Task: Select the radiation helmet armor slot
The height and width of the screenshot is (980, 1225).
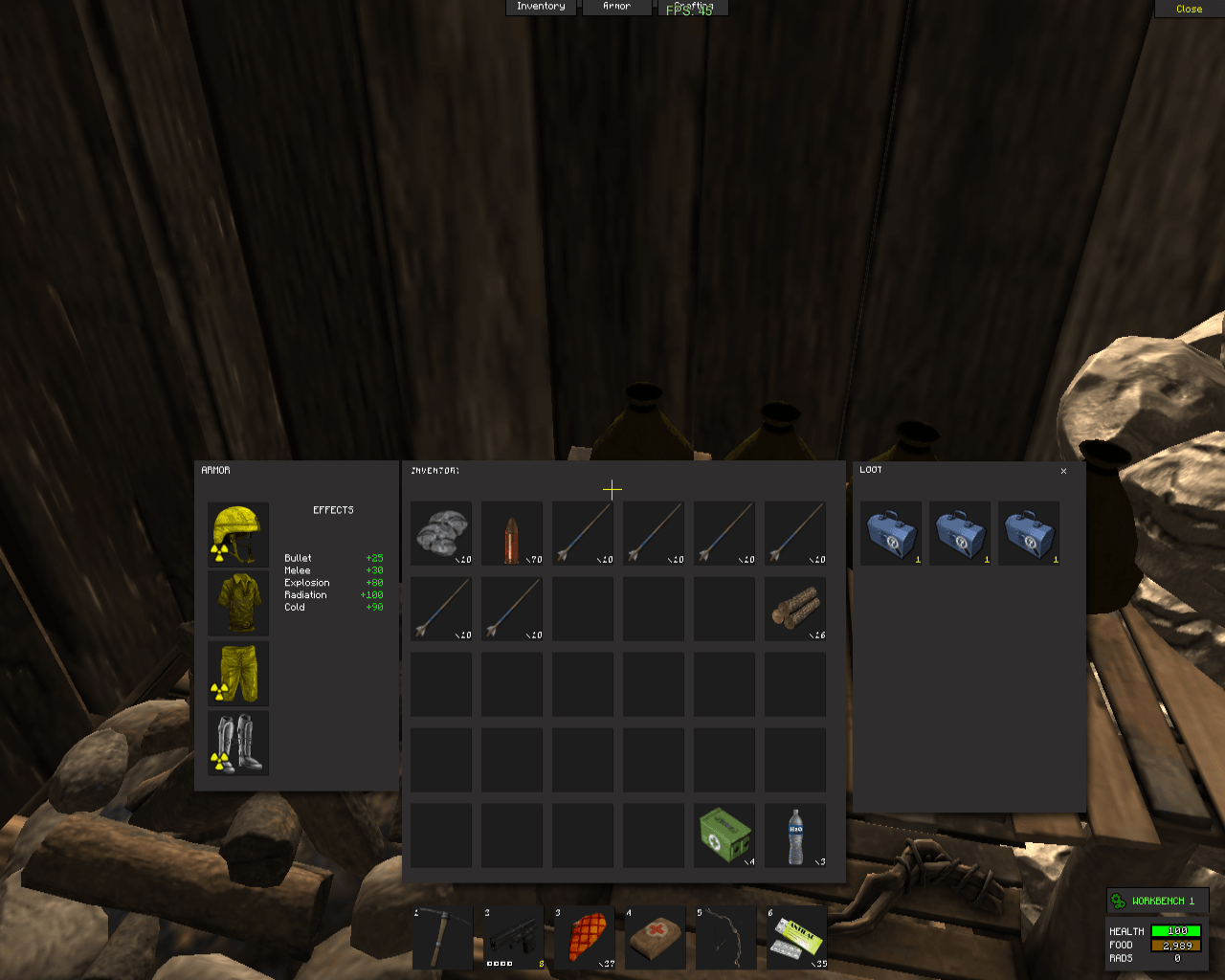Action: [x=238, y=534]
